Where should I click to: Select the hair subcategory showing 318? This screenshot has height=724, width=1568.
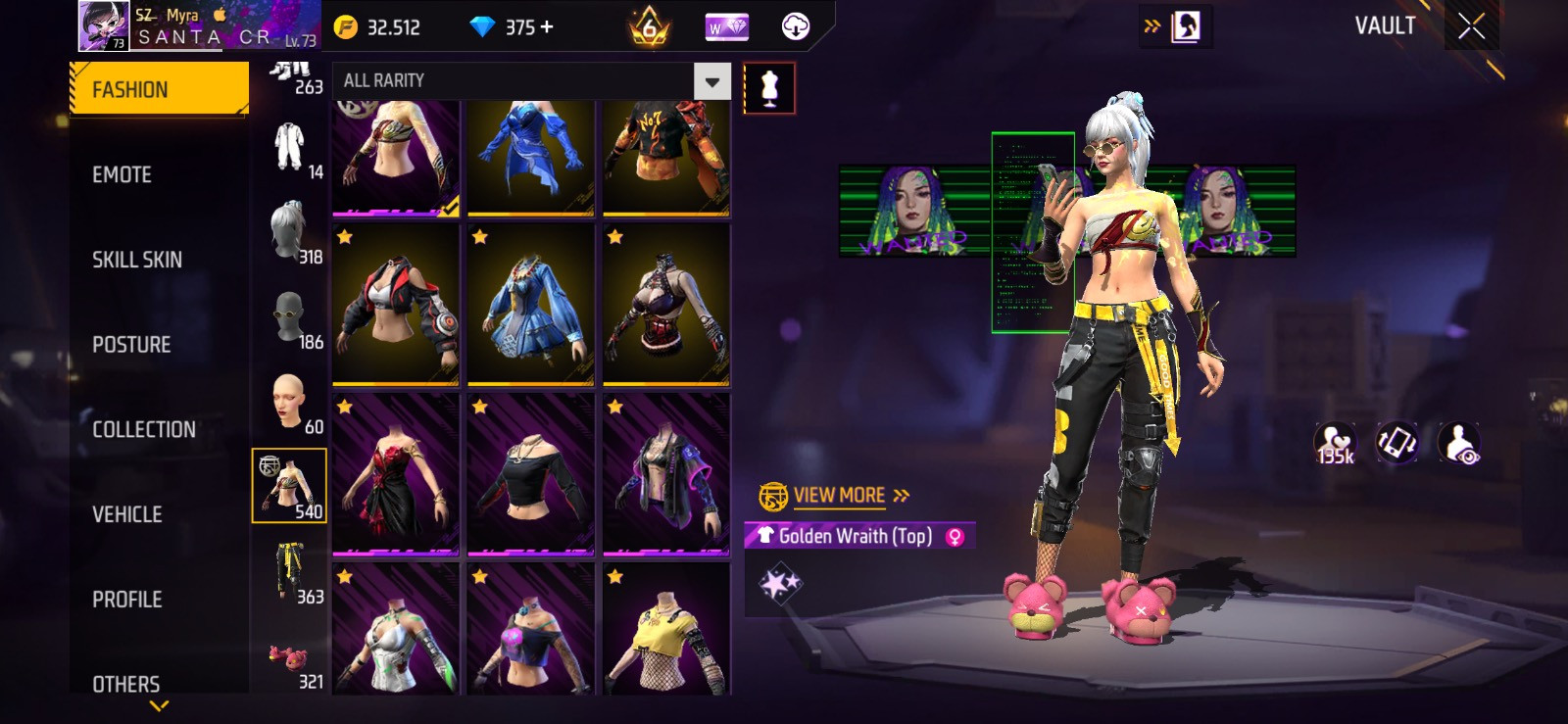coord(290,231)
